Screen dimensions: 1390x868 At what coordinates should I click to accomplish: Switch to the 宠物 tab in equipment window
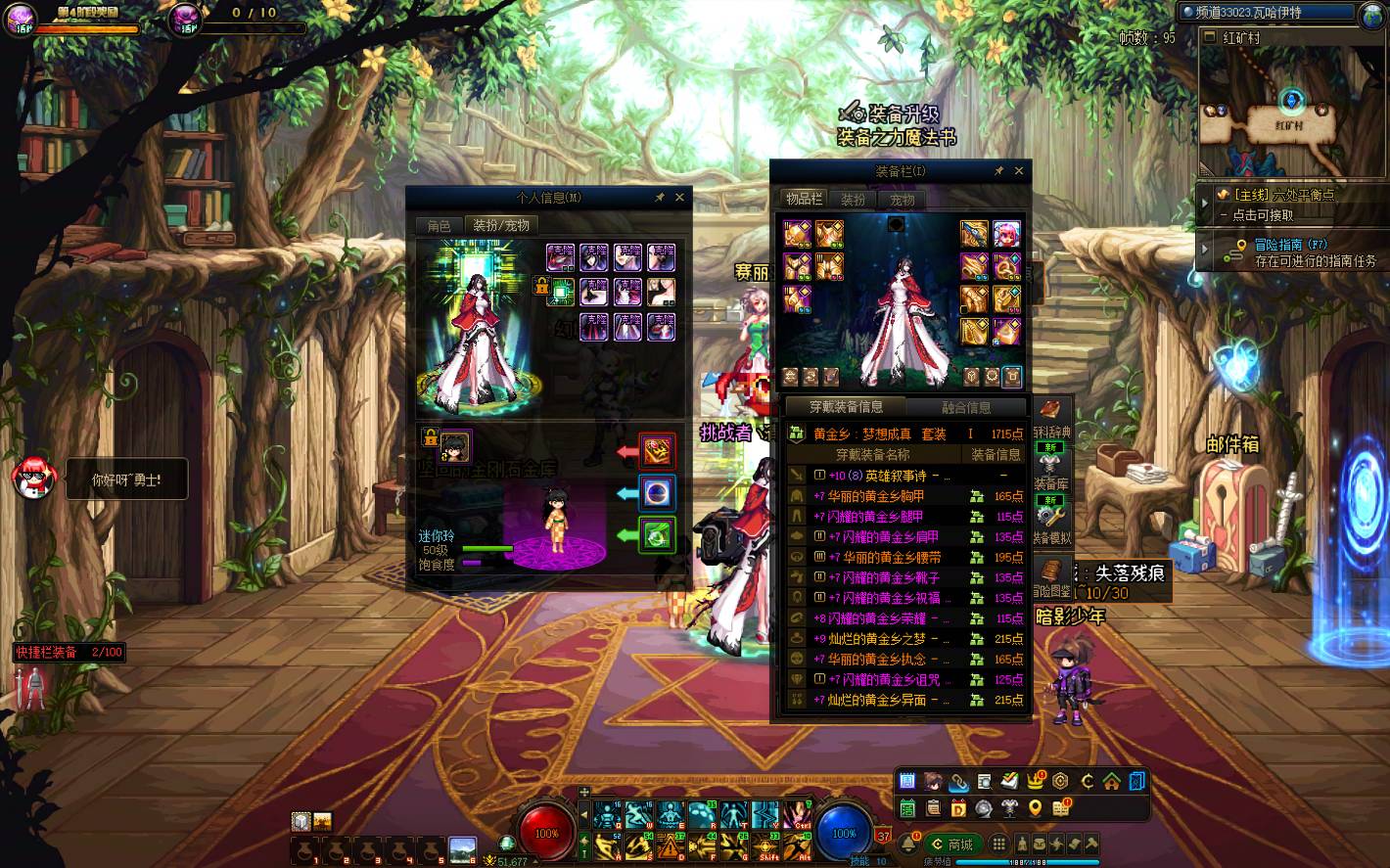coord(902,199)
